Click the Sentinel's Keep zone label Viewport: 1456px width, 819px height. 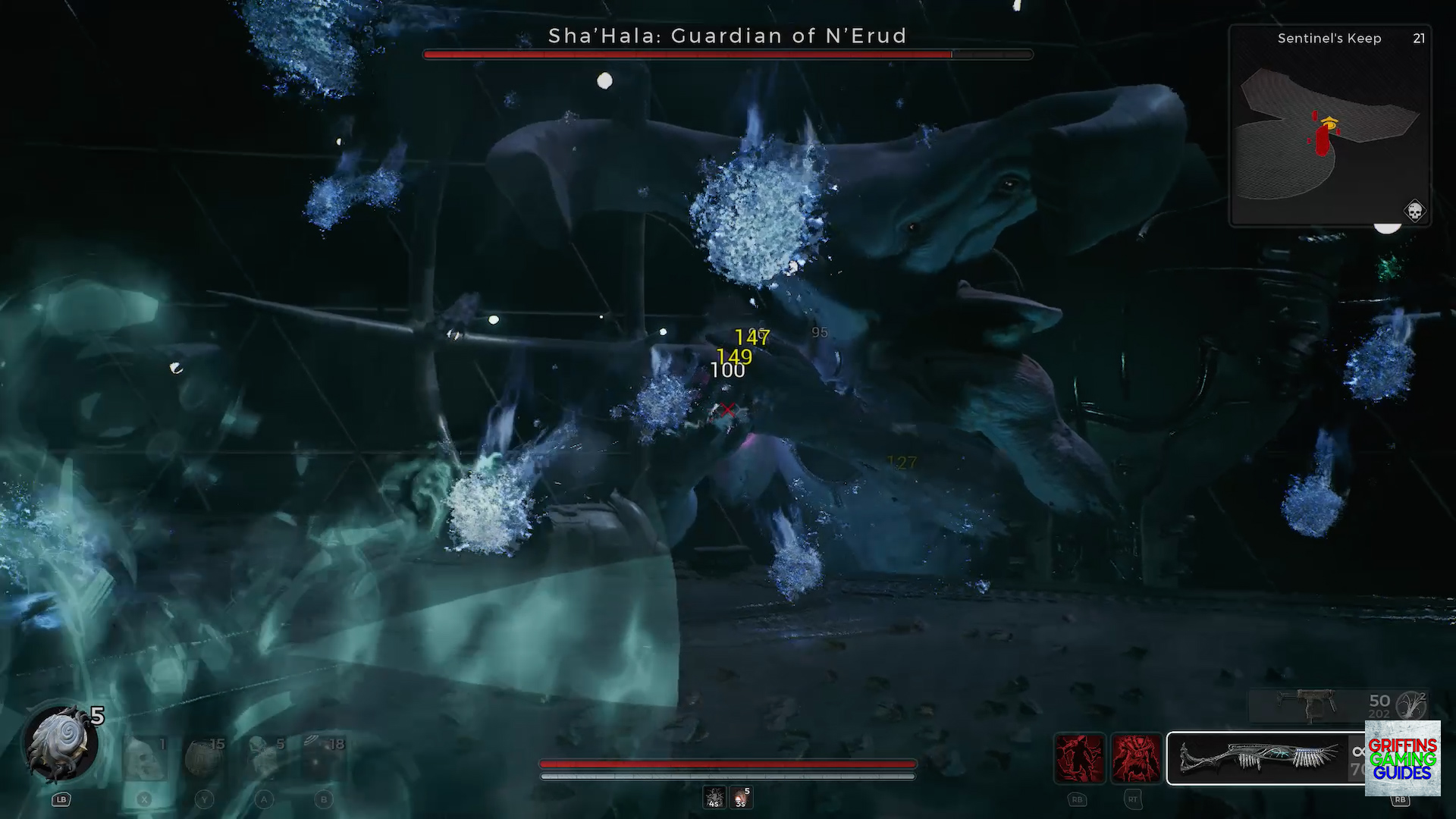point(1330,38)
